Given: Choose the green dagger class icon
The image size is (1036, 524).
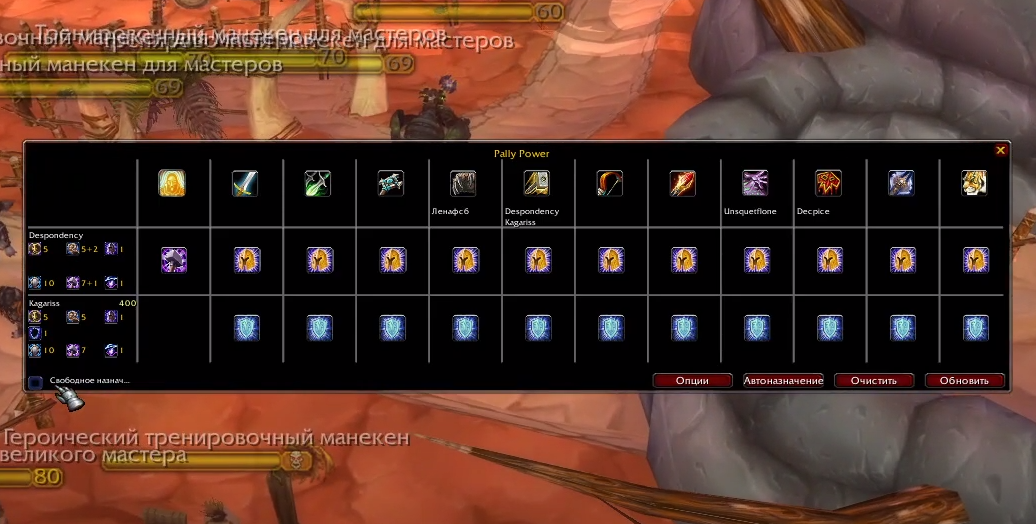Looking at the screenshot, I should point(318,183).
